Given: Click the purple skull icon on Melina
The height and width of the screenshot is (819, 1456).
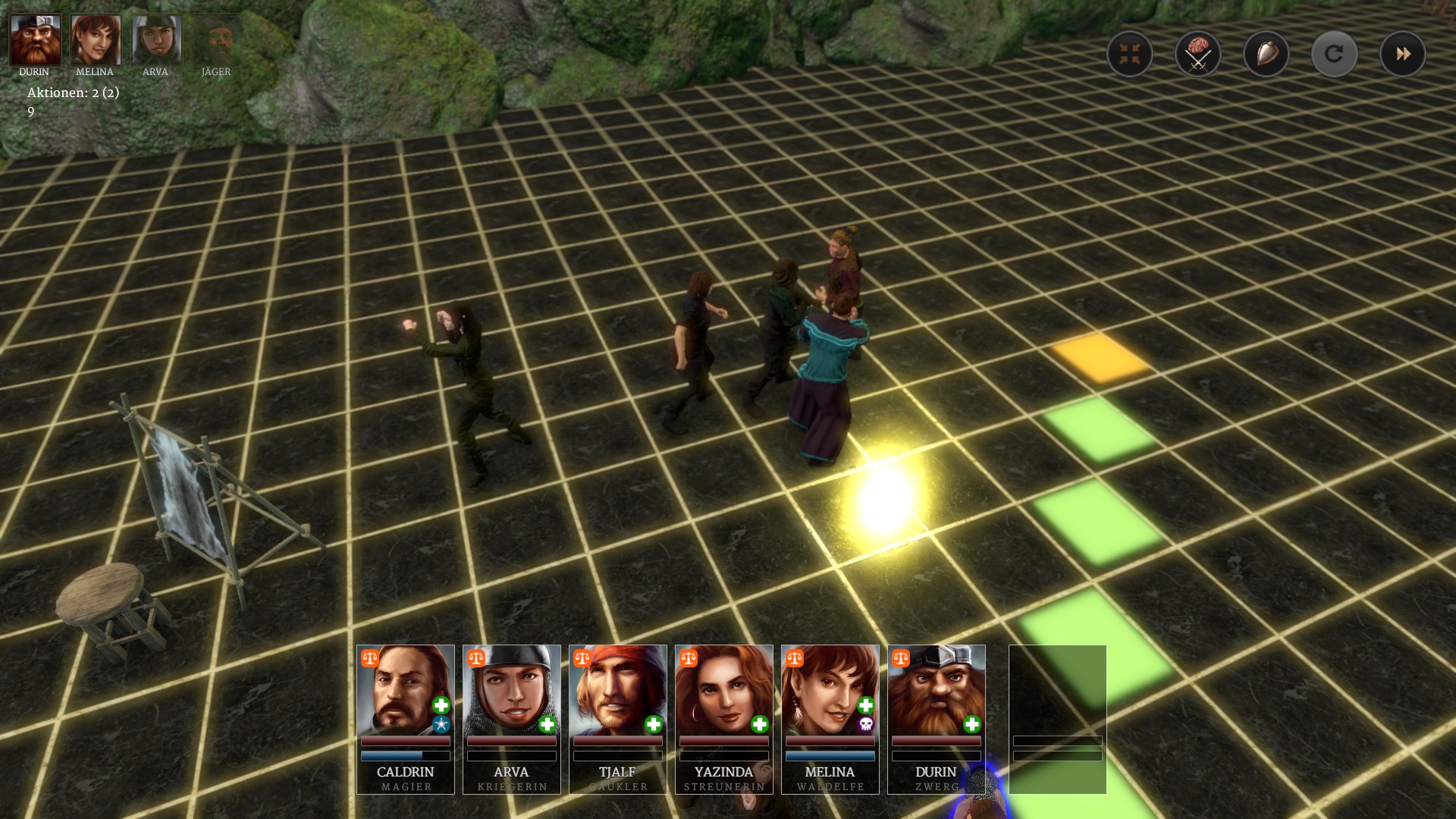Looking at the screenshot, I should tap(865, 725).
